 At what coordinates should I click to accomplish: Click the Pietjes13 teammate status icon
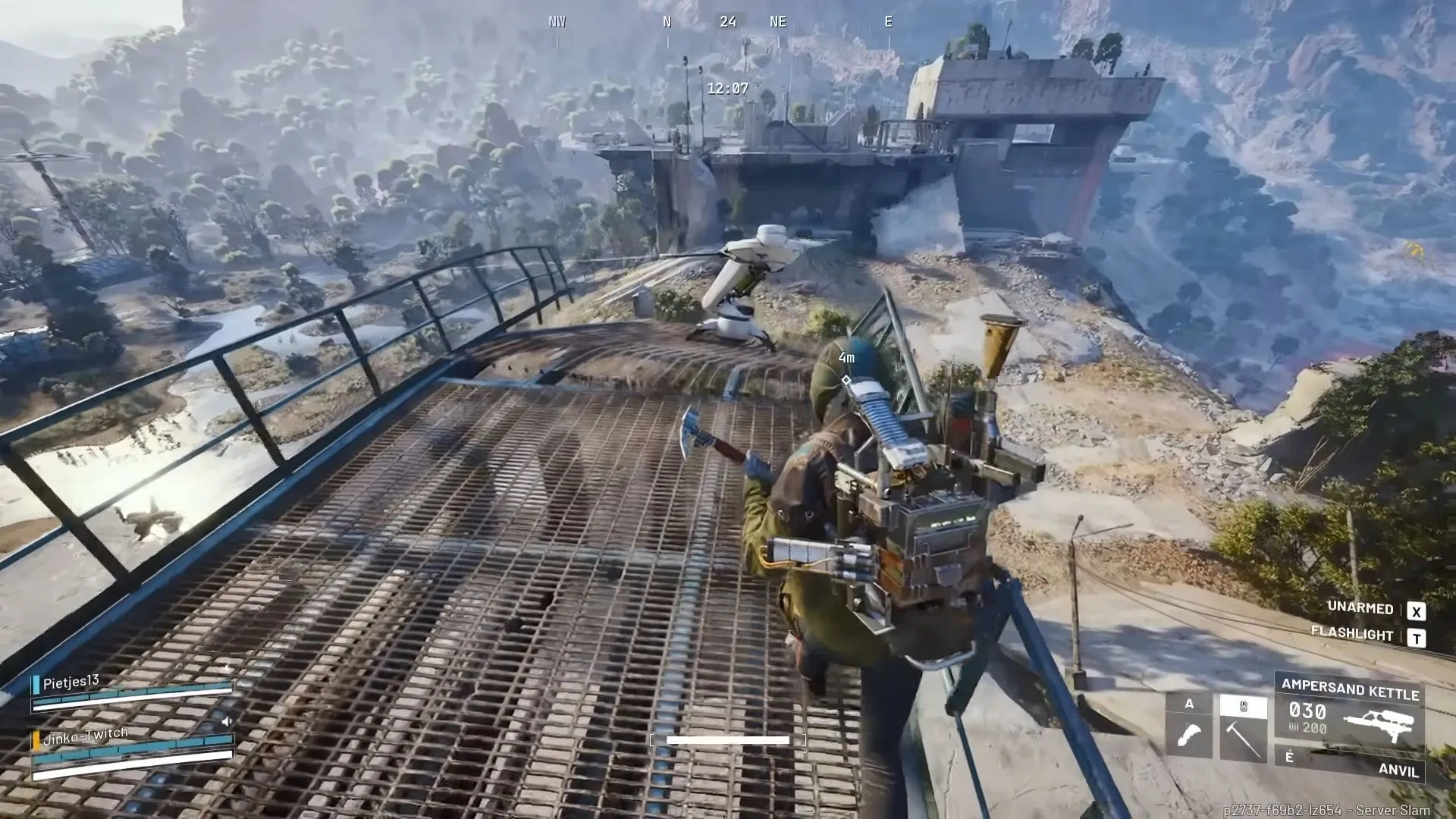(x=36, y=683)
